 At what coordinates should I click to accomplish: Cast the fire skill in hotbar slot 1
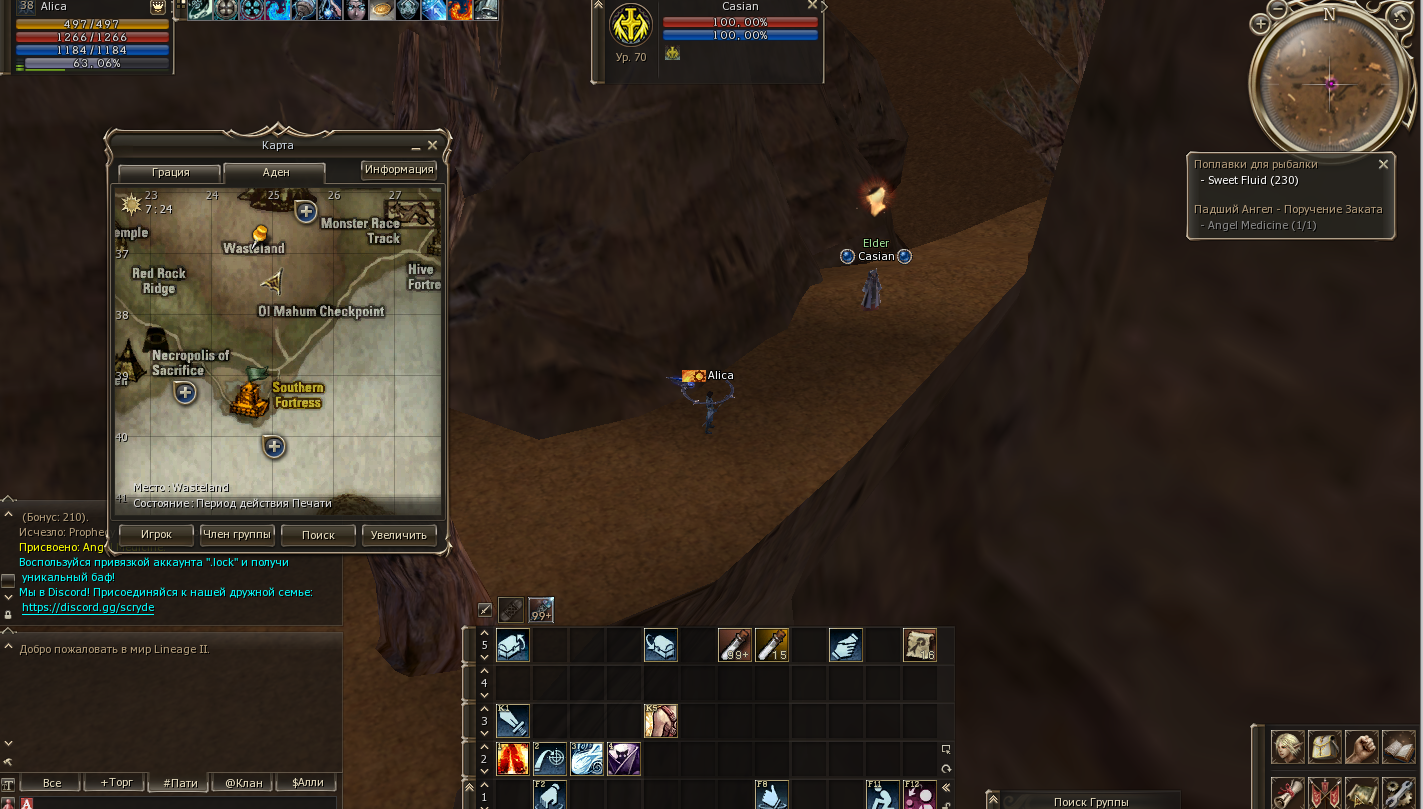512,758
